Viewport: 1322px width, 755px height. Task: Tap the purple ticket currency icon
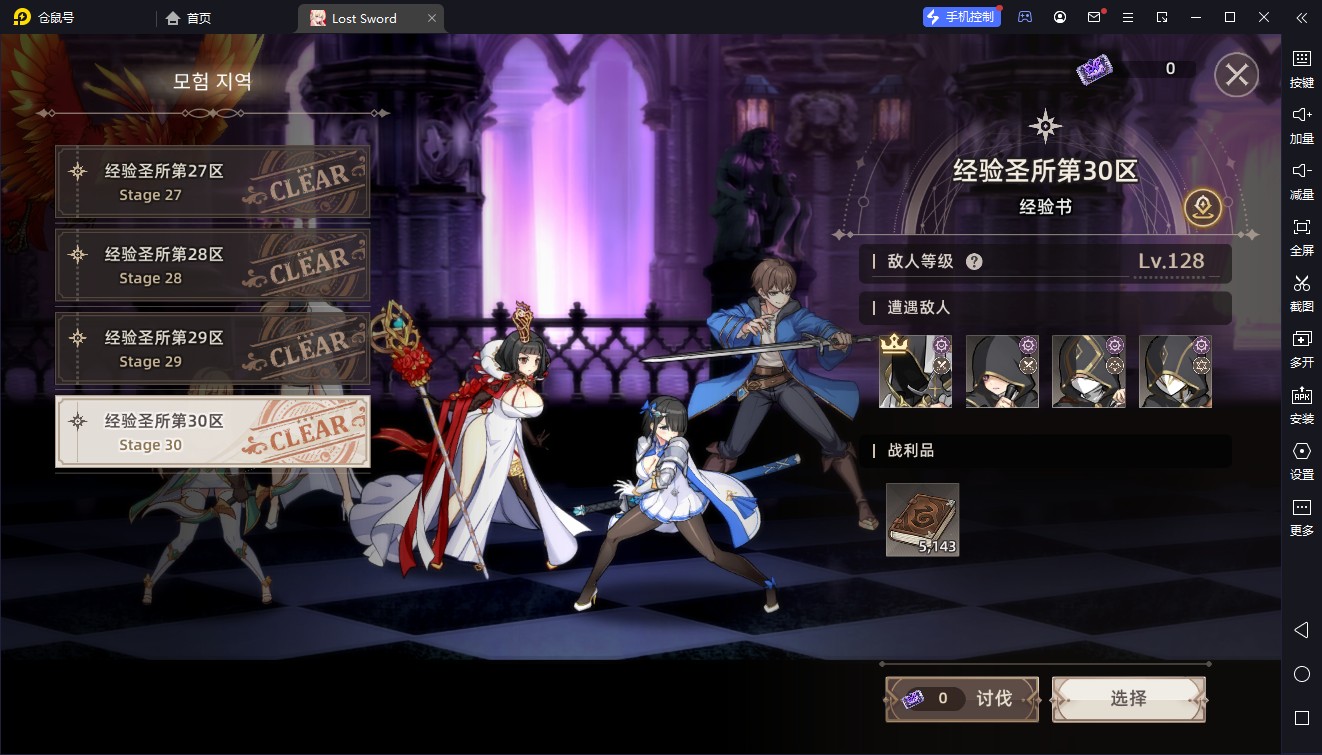(1093, 69)
